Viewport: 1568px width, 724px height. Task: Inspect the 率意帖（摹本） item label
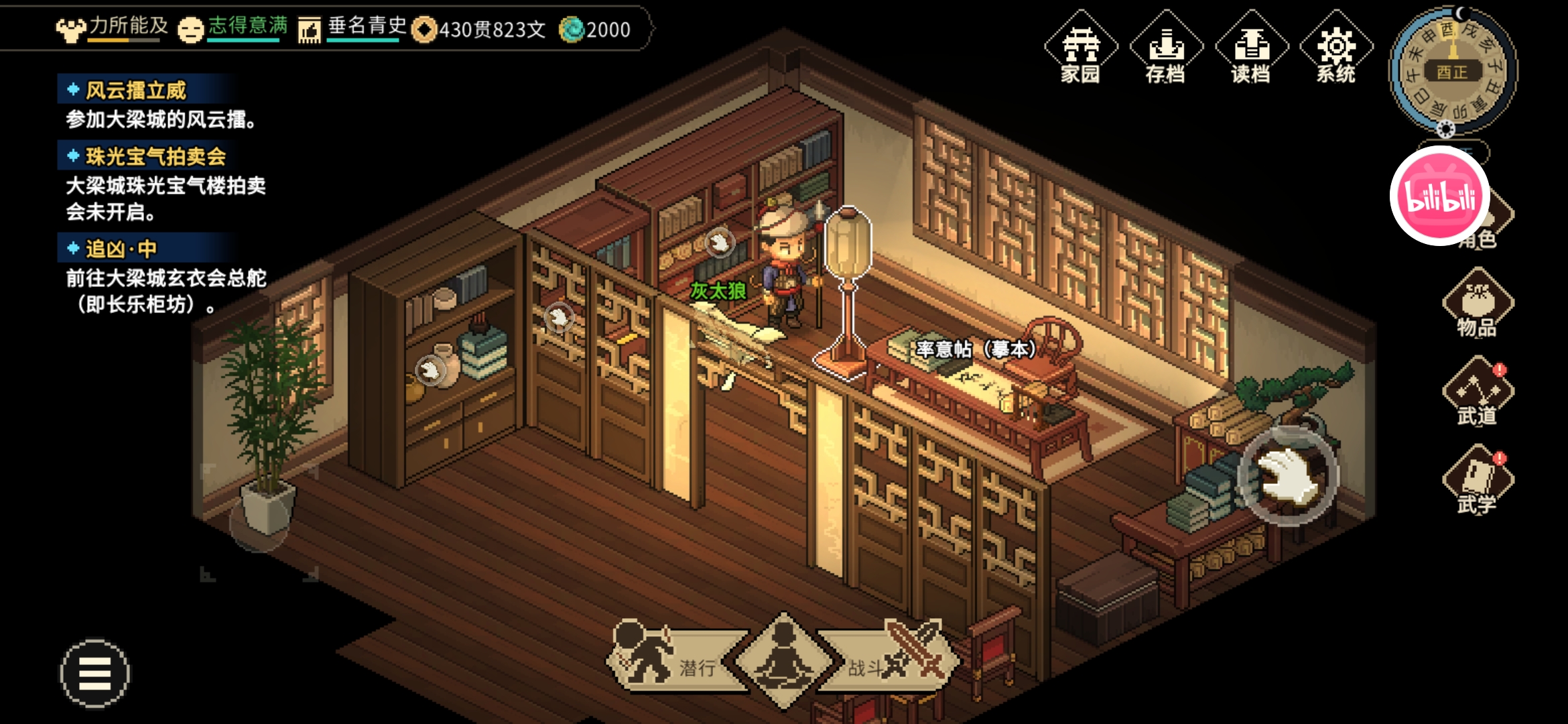tap(976, 349)
